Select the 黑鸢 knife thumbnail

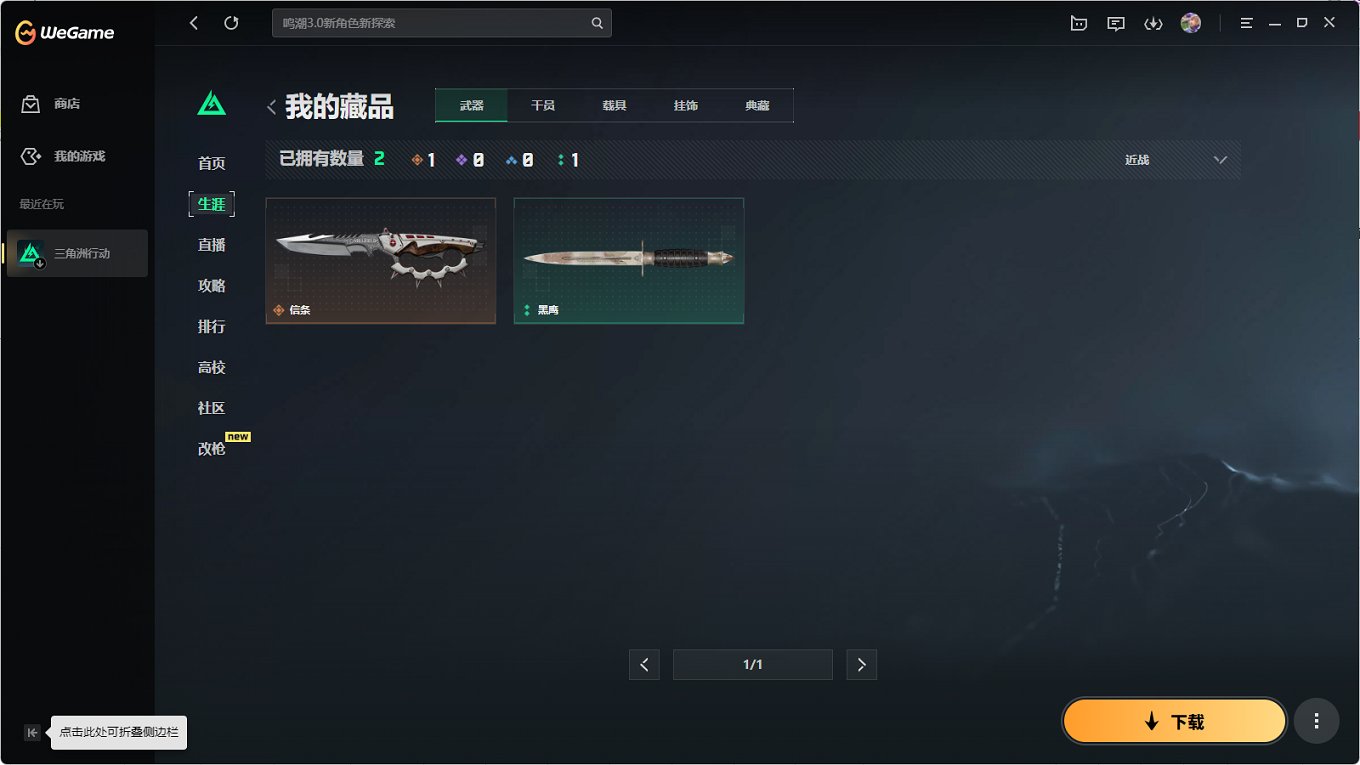[x=628, y=261]
